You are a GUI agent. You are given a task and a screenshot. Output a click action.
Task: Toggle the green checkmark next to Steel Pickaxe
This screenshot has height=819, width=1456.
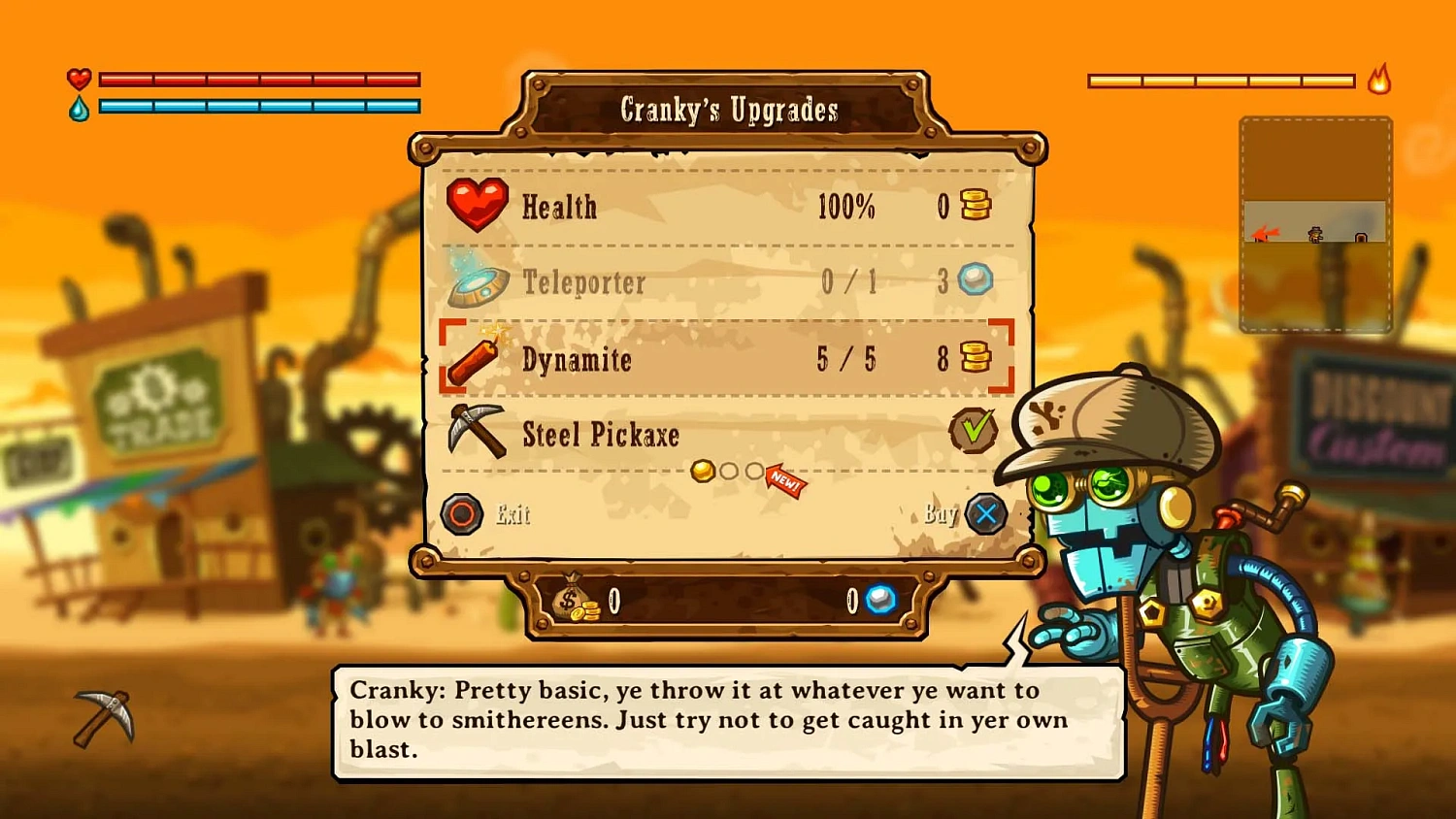tap(974, 429)
